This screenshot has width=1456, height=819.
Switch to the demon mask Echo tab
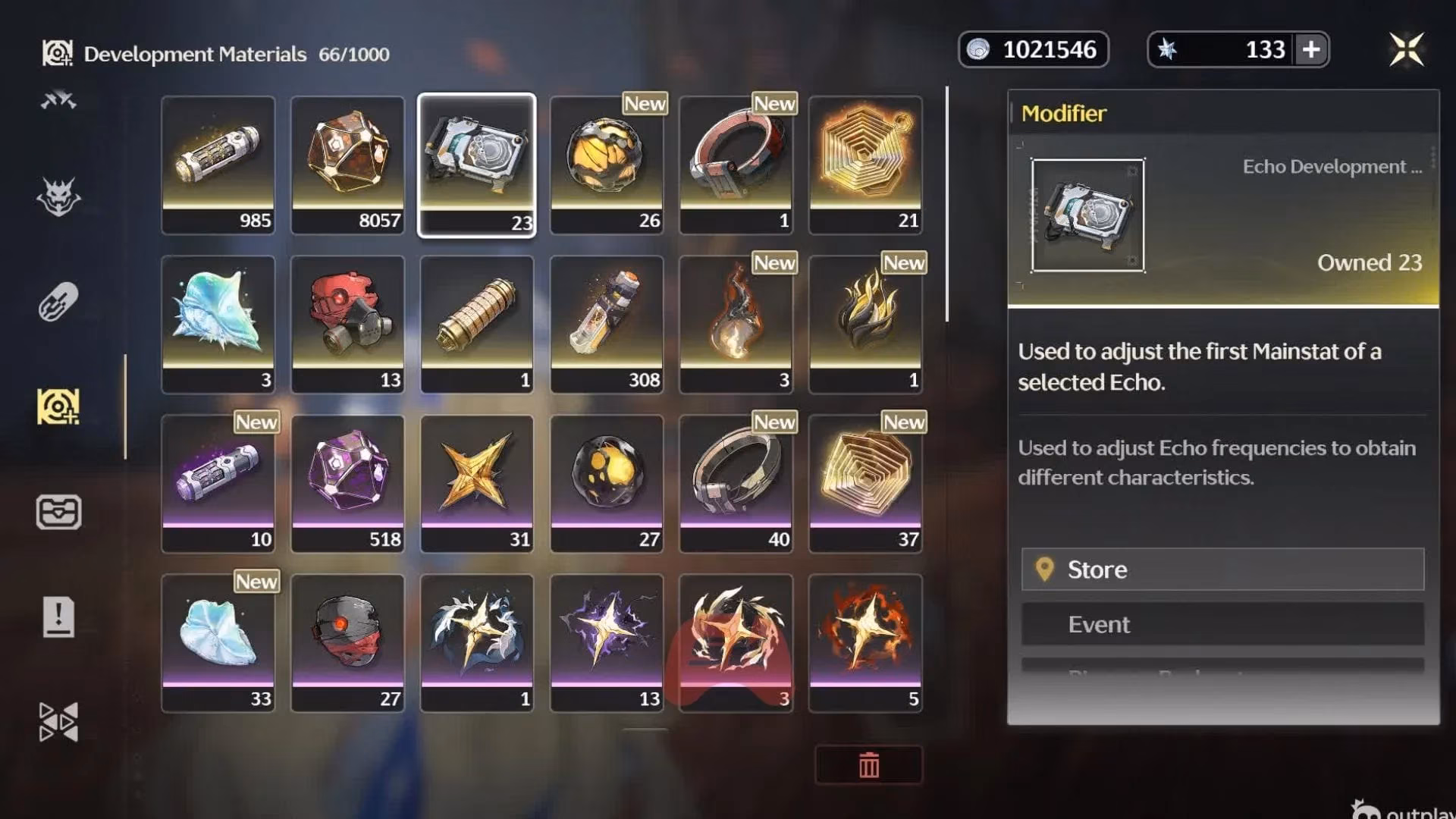point(58,198)
